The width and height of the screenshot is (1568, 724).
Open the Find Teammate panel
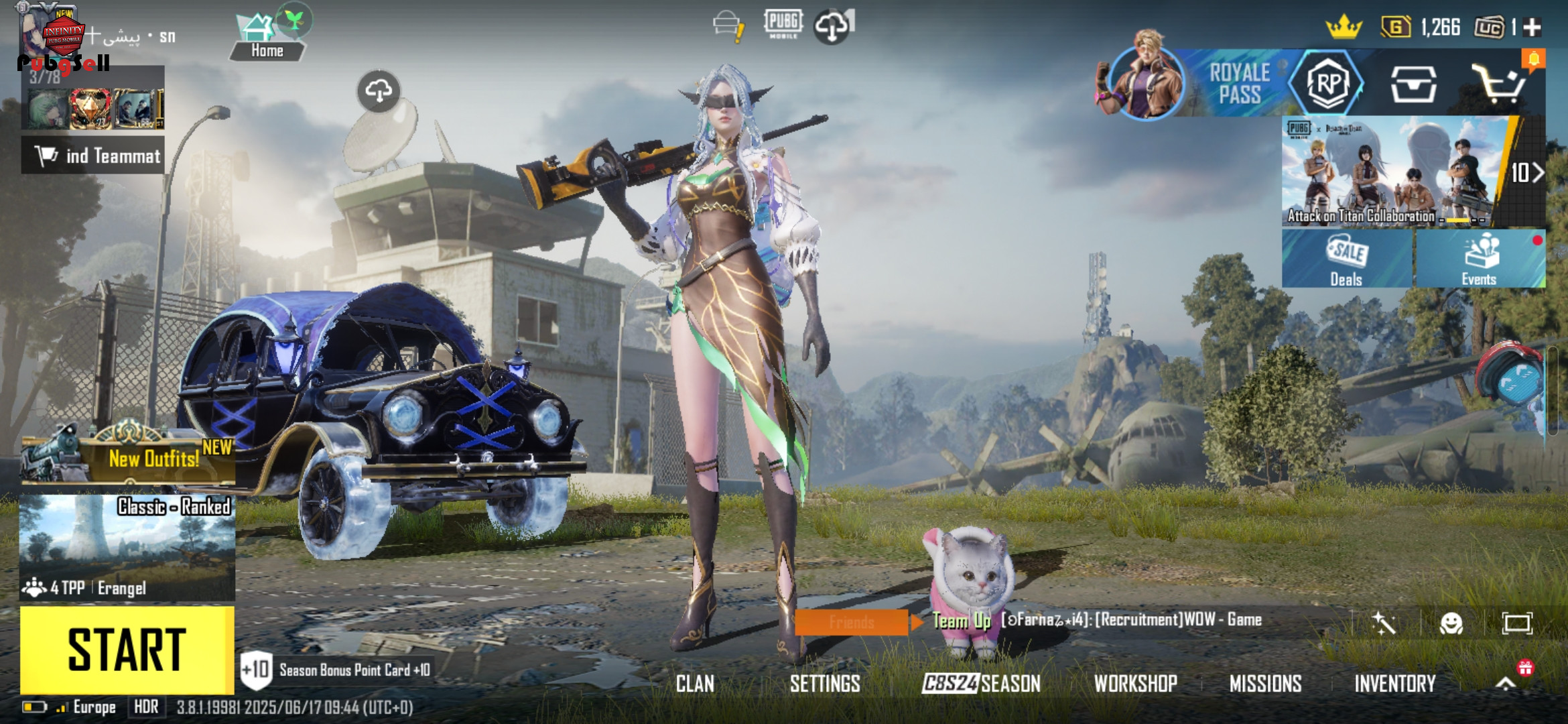click(x=94, y=156)
